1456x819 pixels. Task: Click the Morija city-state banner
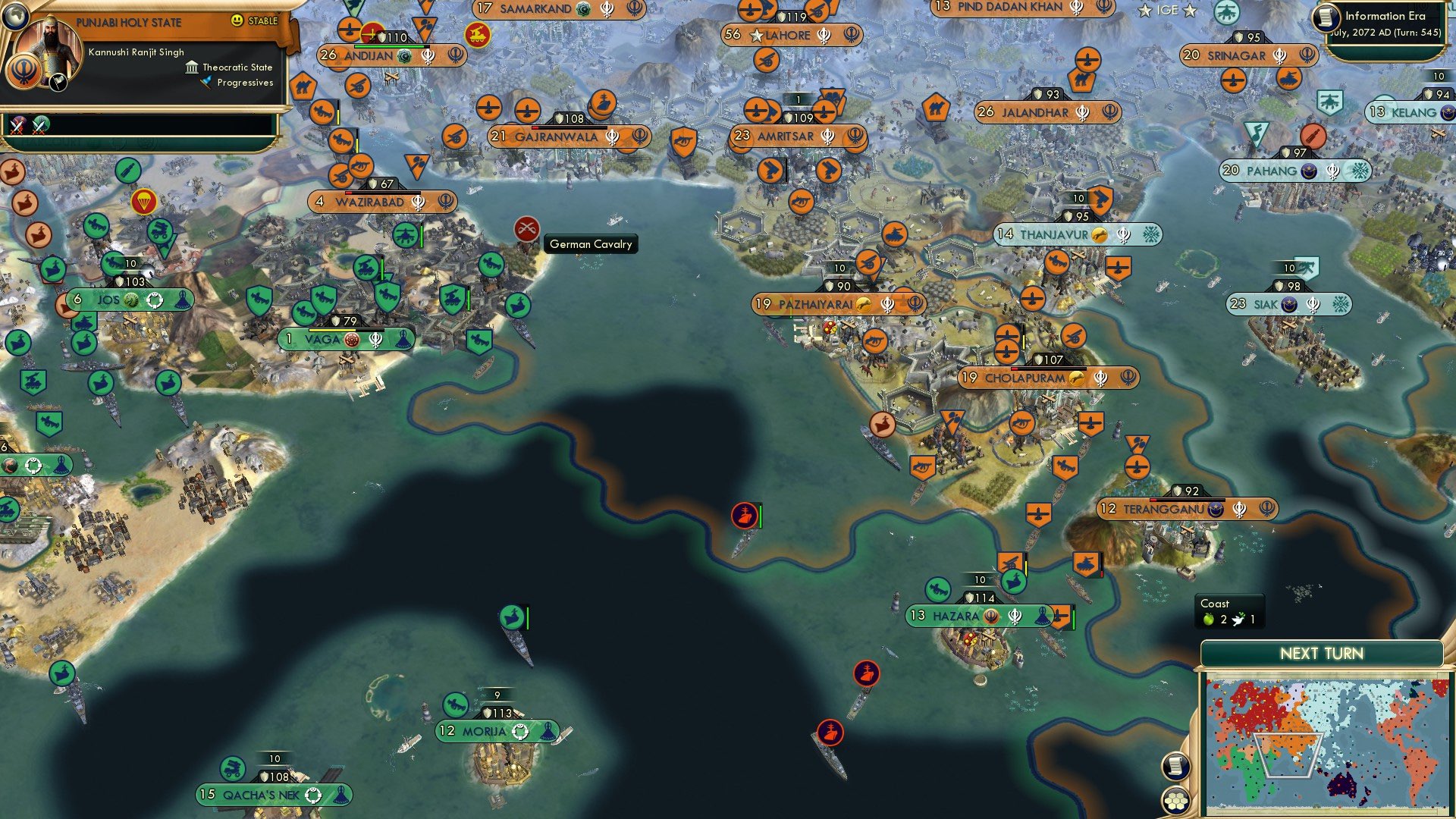[485, 732]
